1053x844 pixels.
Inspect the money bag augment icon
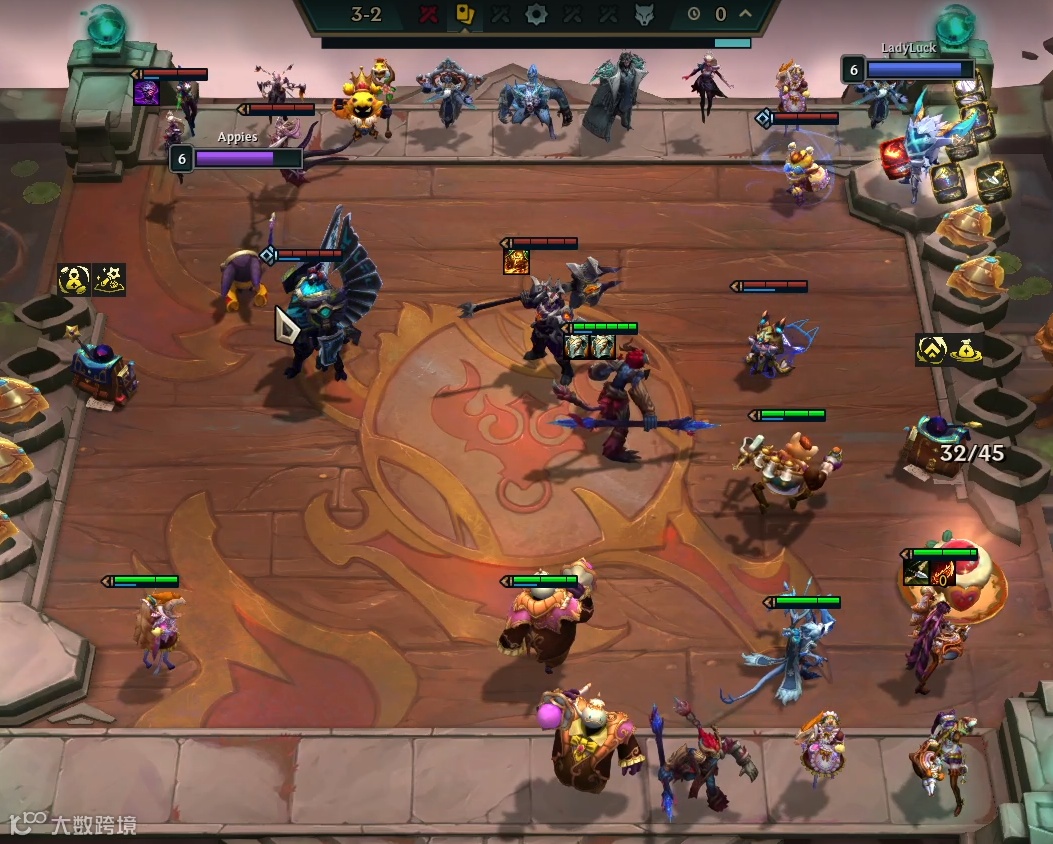965,350
